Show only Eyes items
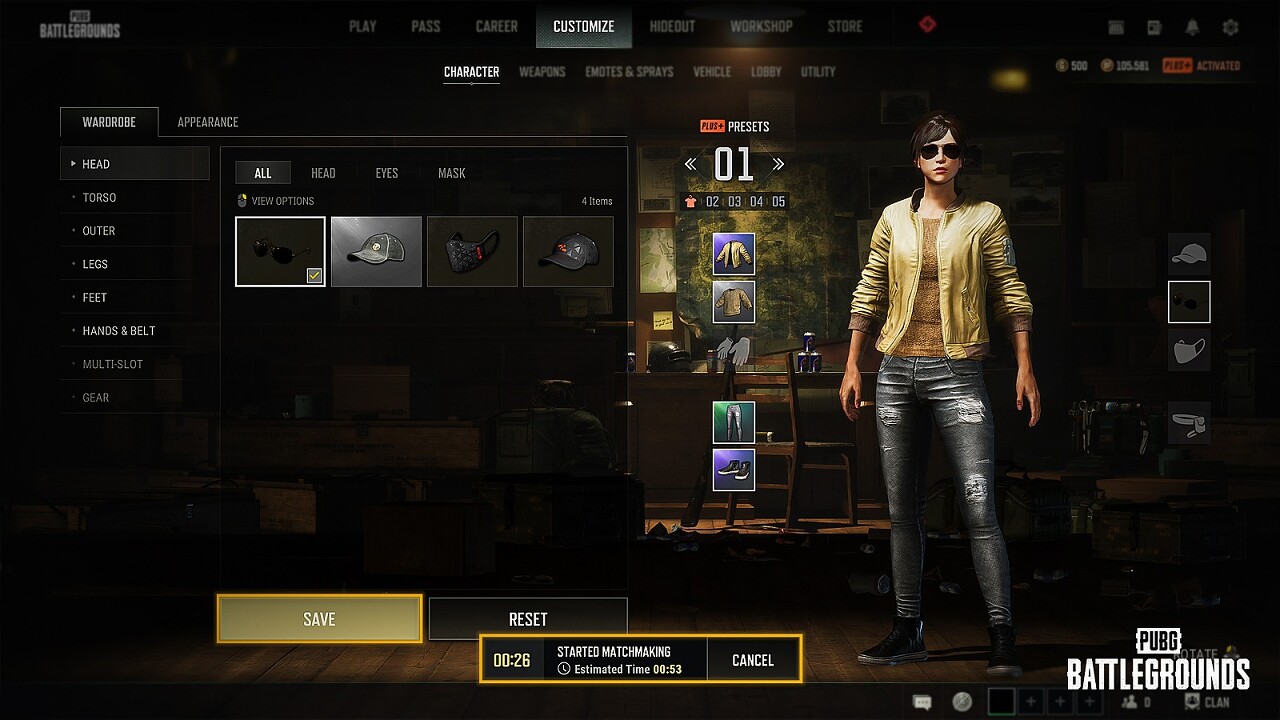The width and height of the screenshot is (1280, 720). coord(387,173)
